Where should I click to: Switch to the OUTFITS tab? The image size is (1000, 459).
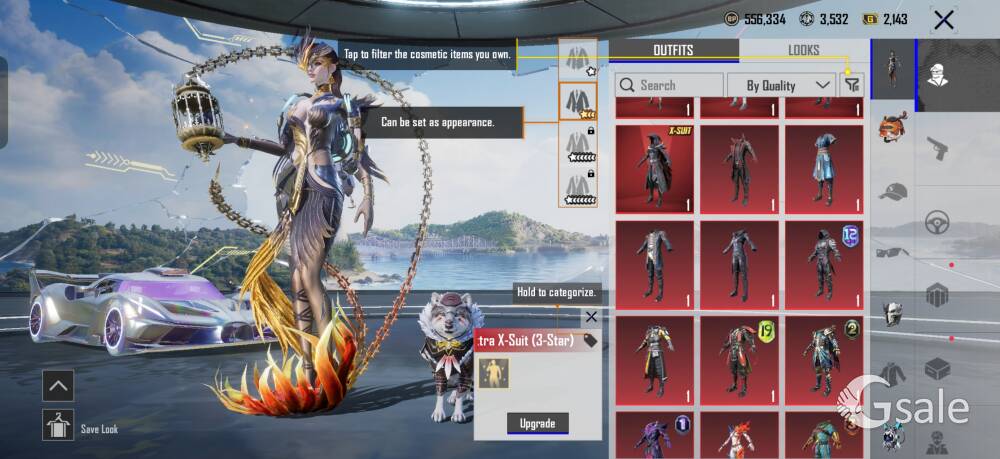click(x=673, y=51)
